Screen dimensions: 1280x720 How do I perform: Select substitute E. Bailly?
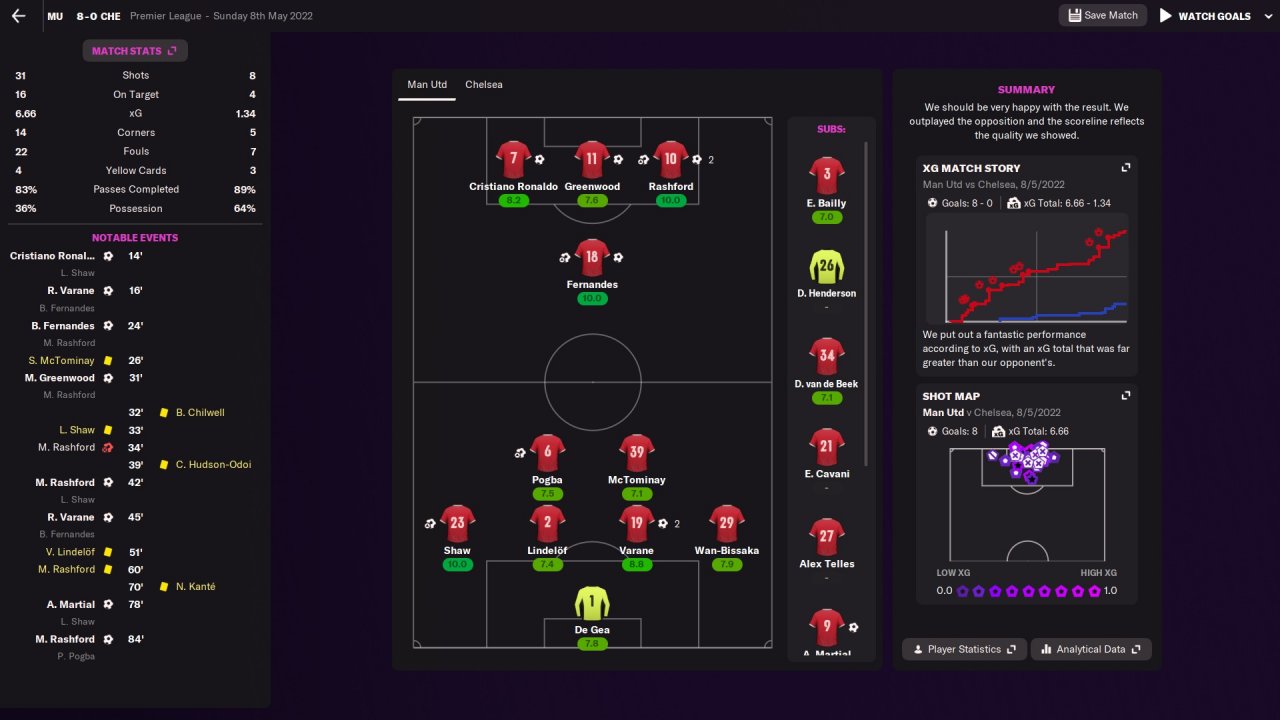[826, 176]
